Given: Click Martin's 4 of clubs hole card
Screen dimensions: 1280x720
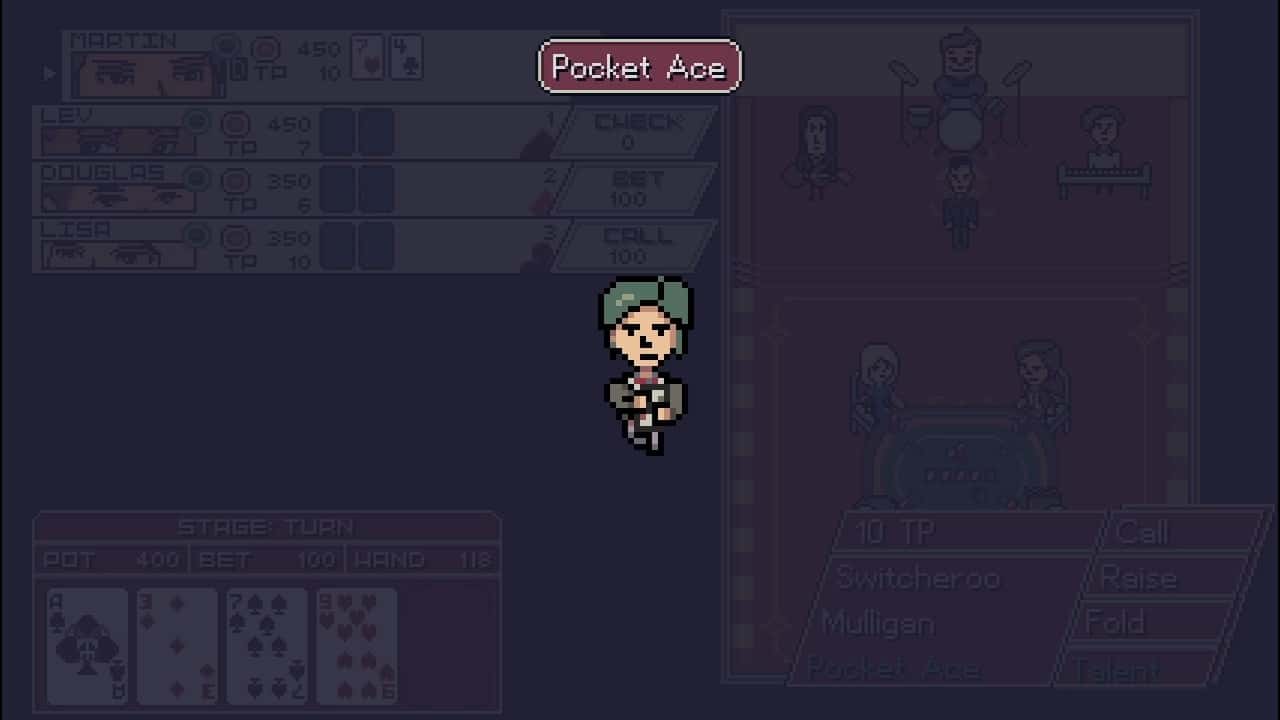Looking at the screenshot, I should pyautogui.click(x=406, y=57).
